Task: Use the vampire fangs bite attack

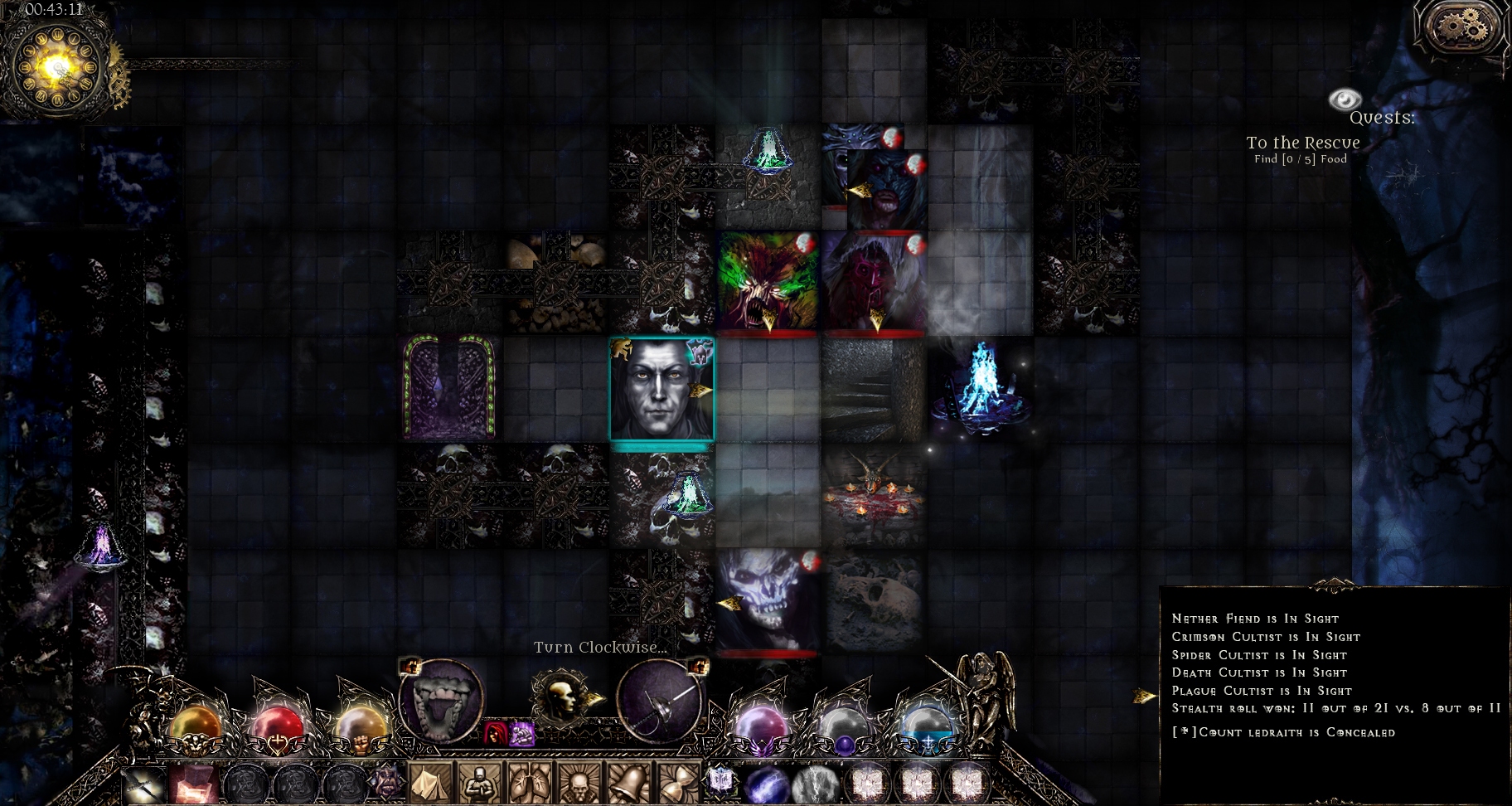Action: (440, 702)
